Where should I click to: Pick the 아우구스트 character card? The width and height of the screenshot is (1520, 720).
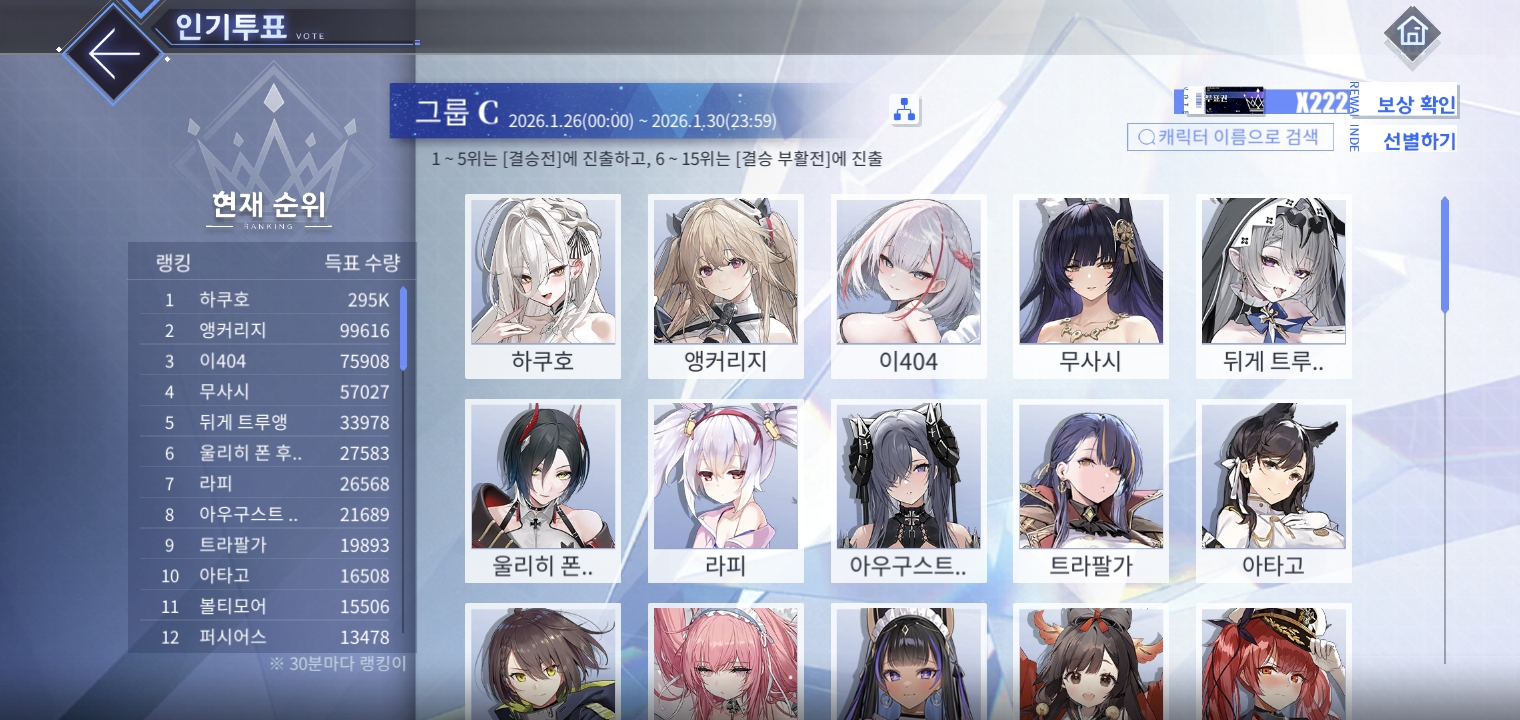(909, 490)
